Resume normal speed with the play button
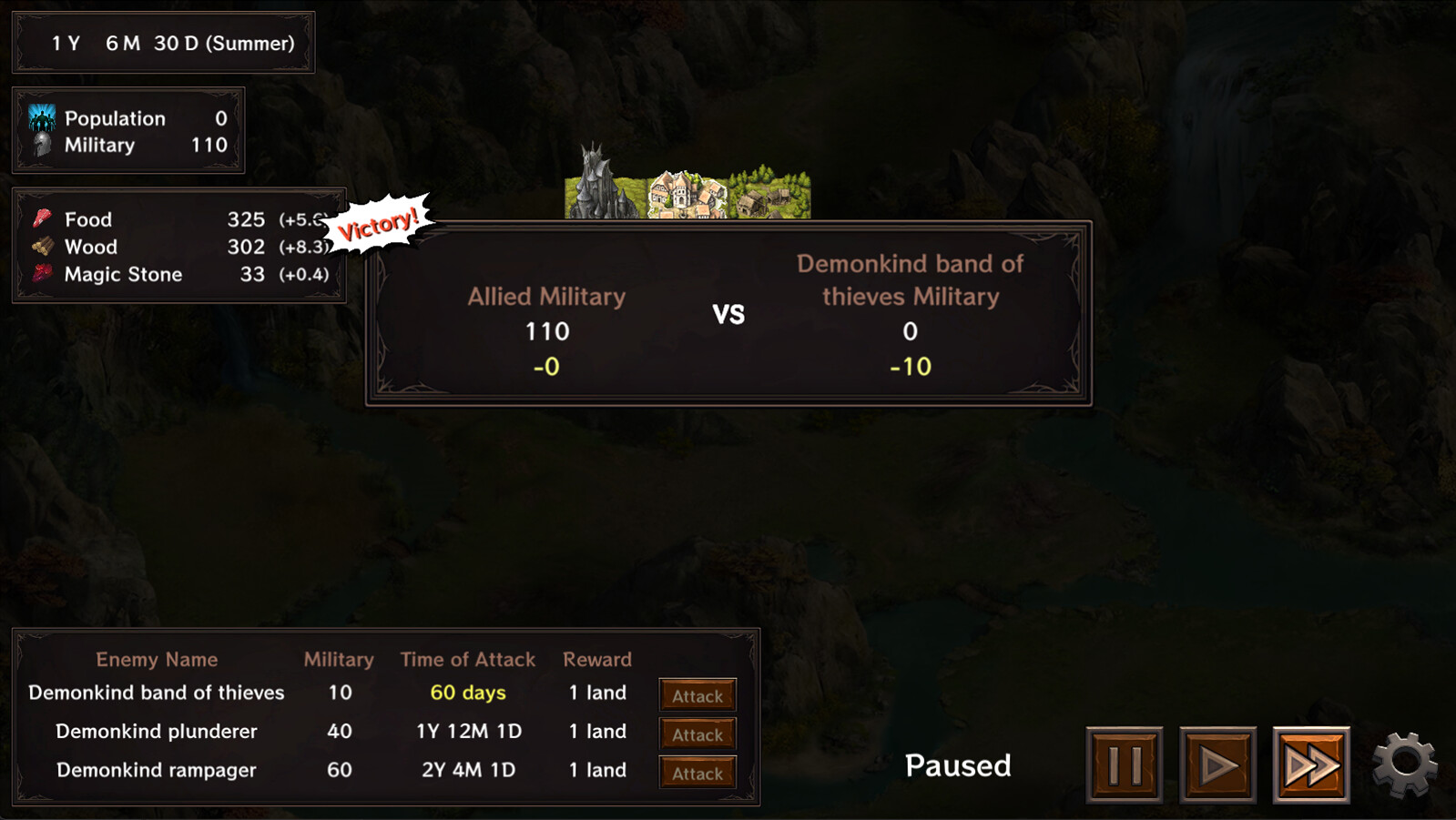This screenshot has height=820, width=1456. pyautogui.click(x=1217, y=764)
